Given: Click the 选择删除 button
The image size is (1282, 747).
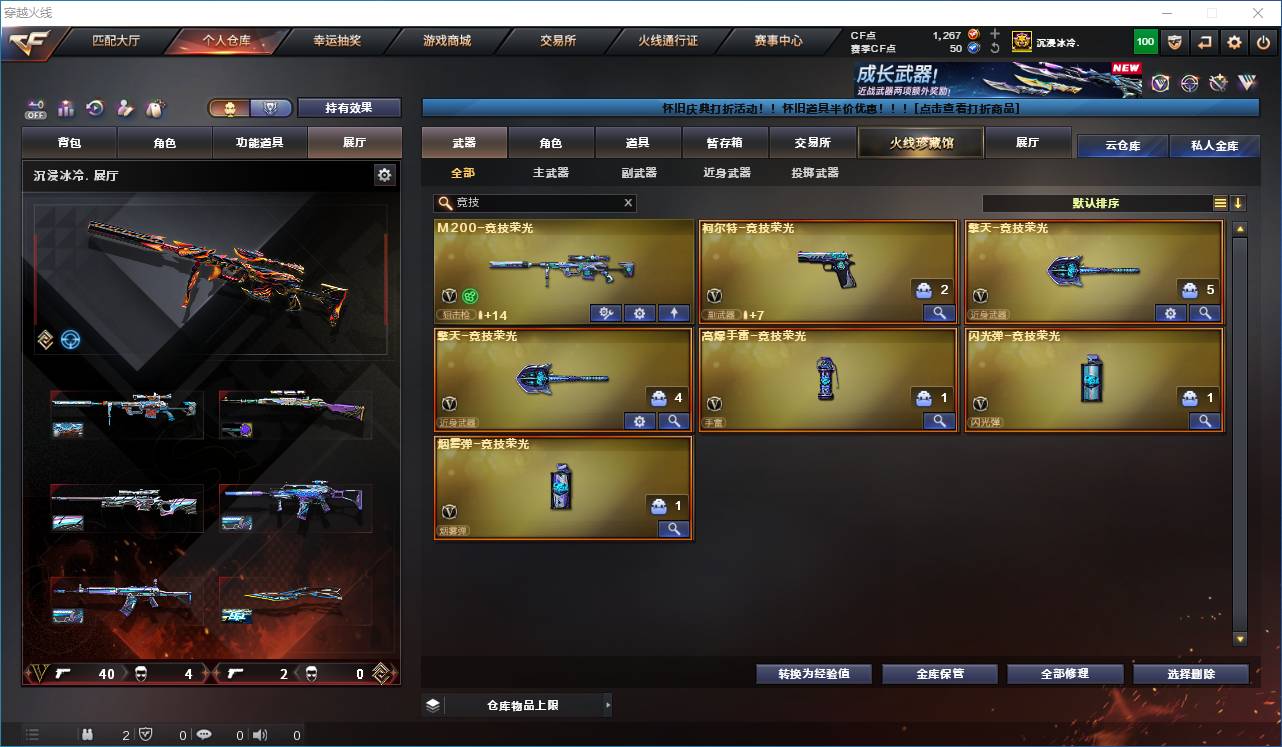Looking at the screenshot, I should coord(1190,673).
